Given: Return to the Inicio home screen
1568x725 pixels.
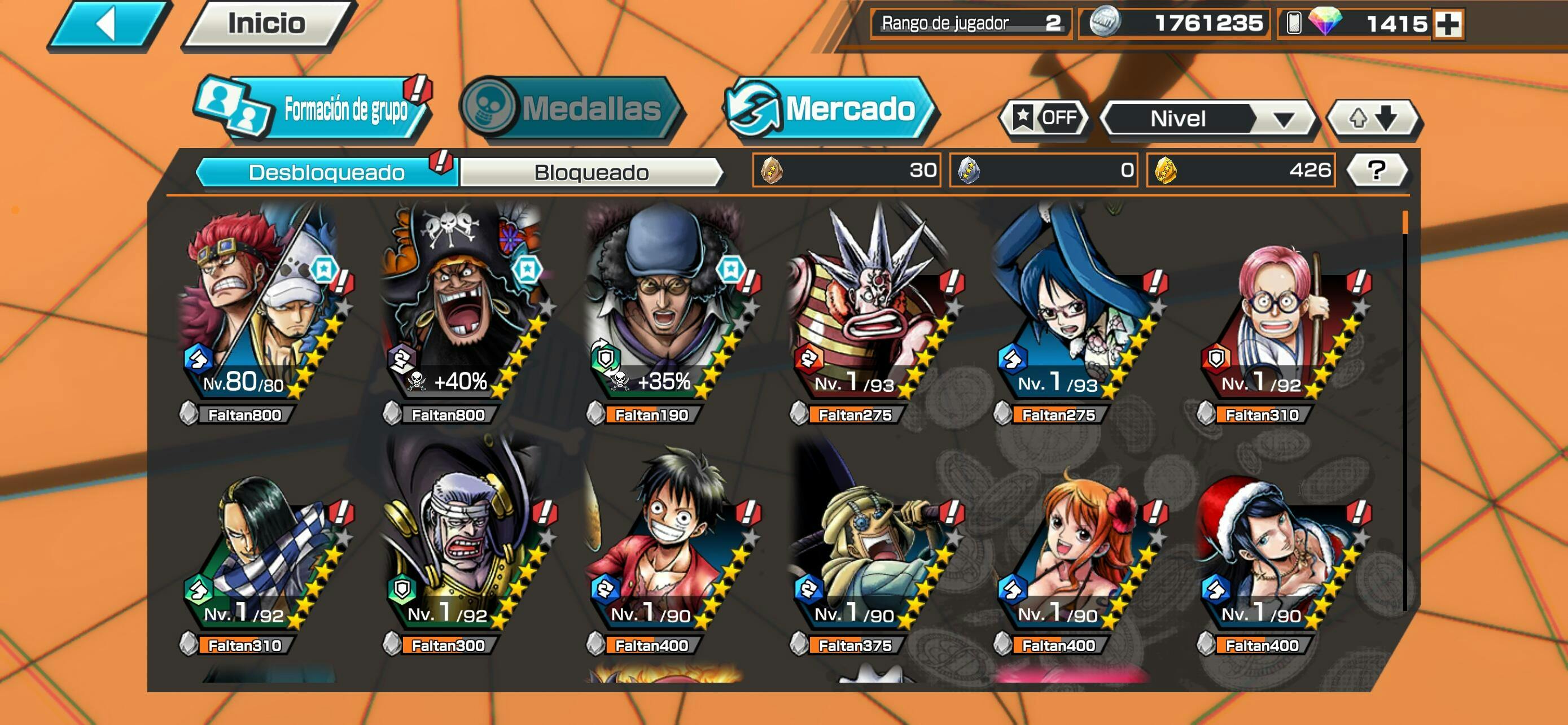Looking at the screenshot, I should (266, 24).
